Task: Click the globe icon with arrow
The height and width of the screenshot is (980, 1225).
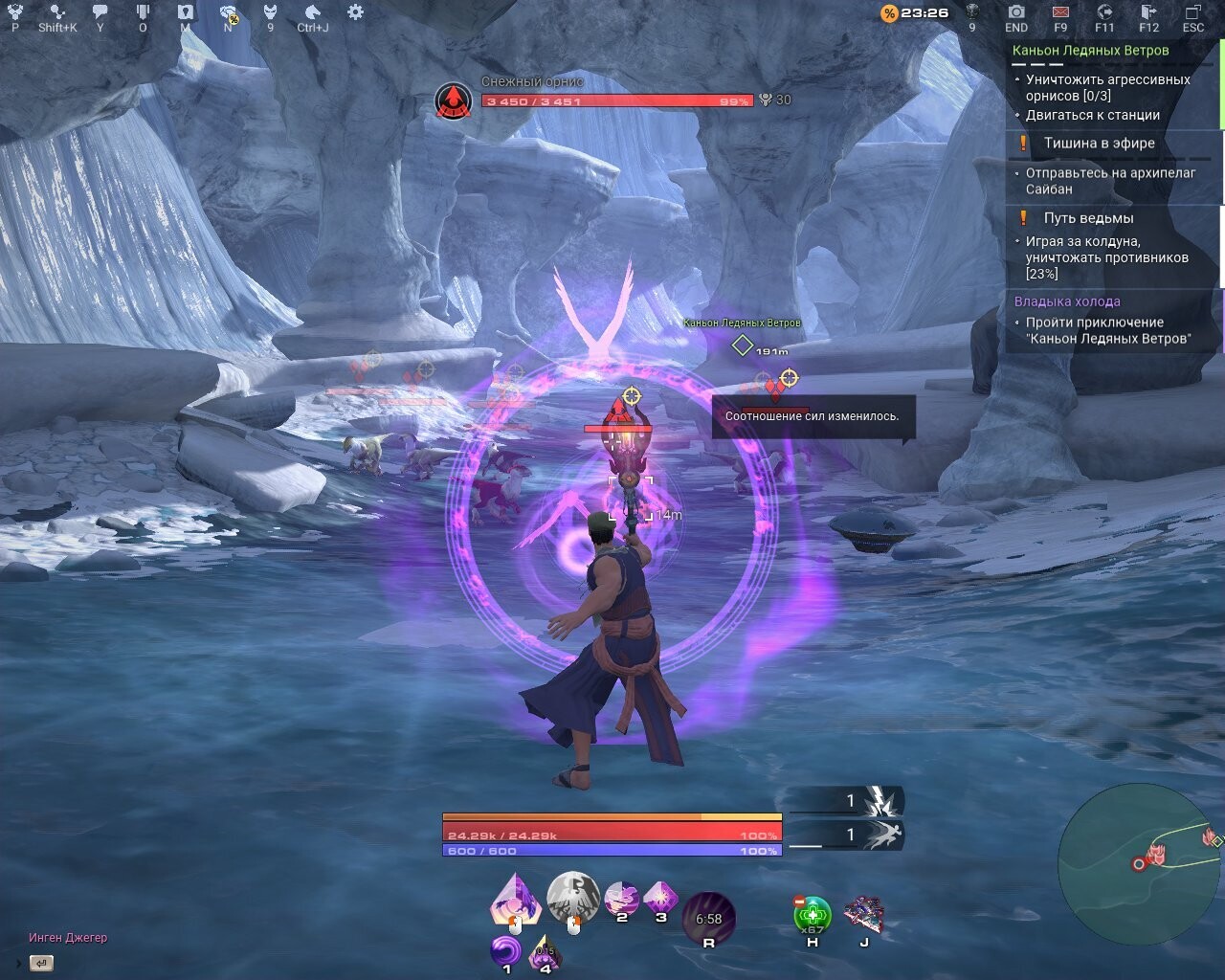Action: click(1104, 12)
